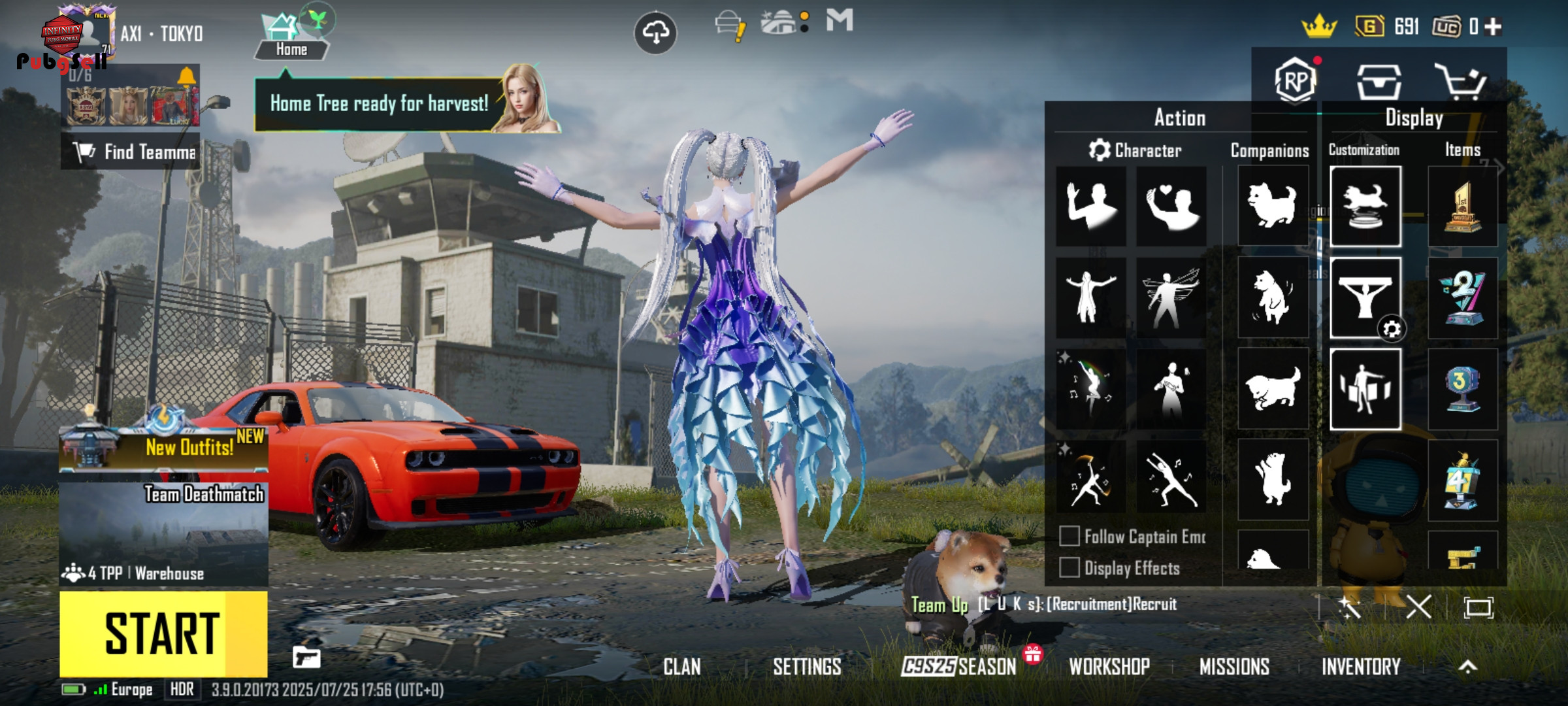Add UC with the plus button

click(x=1494, y=27)
